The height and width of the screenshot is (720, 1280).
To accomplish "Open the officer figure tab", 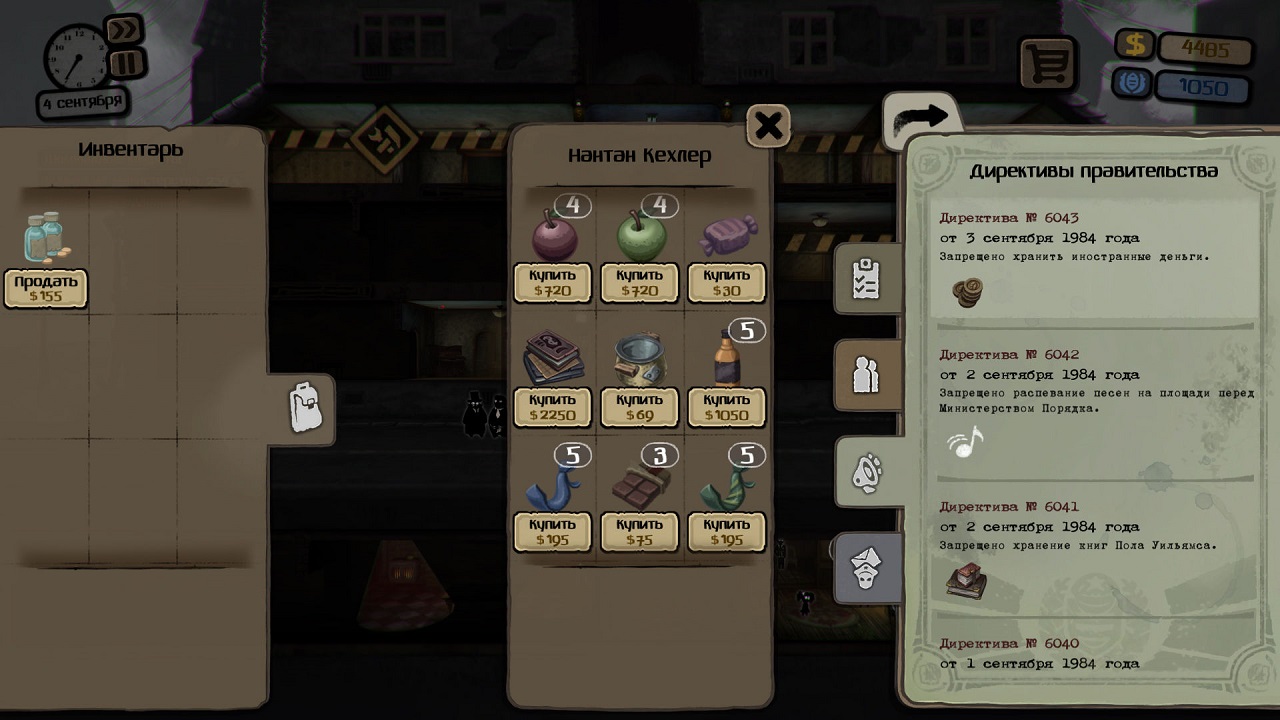I will 866,567.
